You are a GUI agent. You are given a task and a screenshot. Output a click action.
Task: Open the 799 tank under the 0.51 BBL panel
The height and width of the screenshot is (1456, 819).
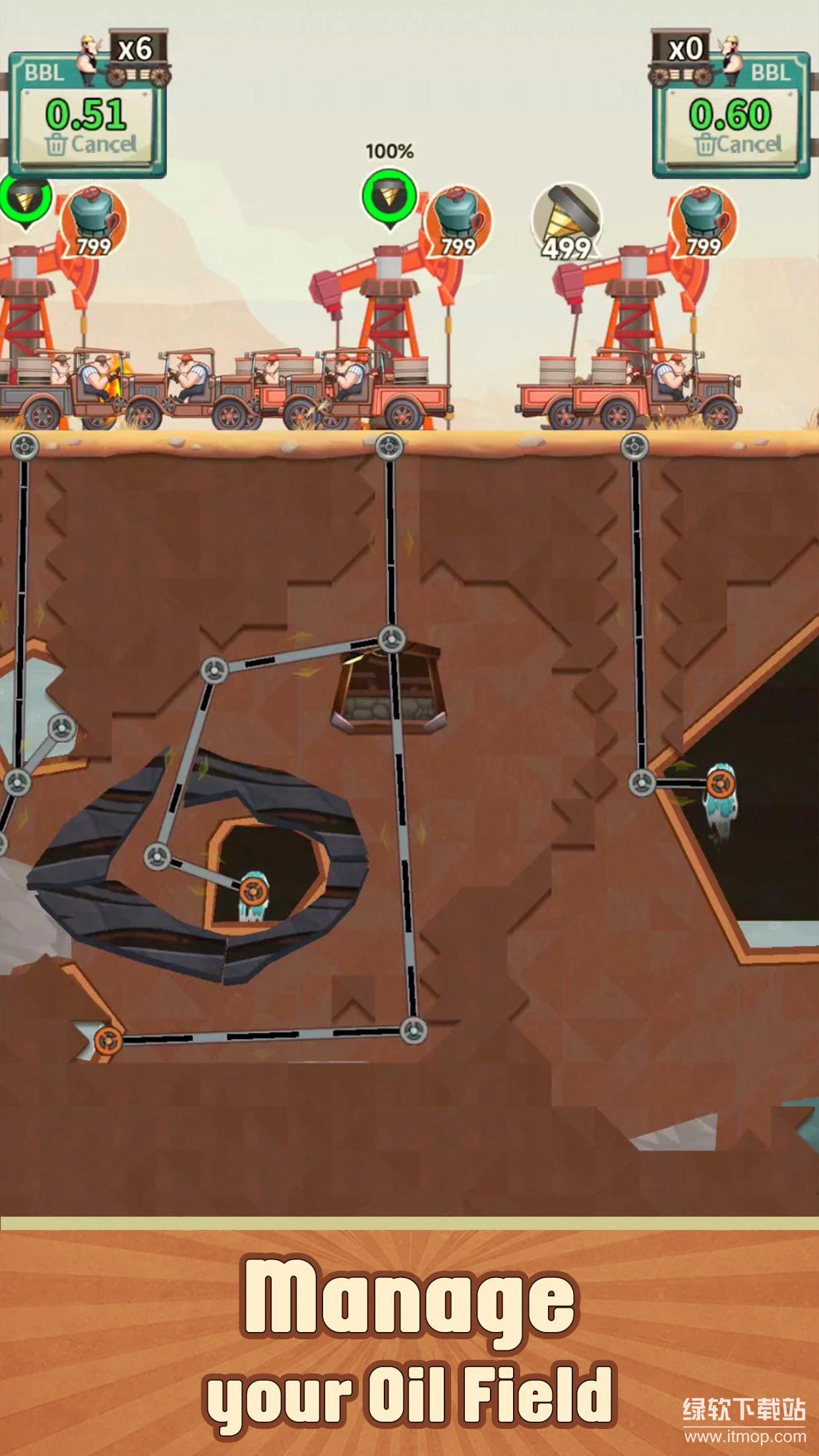(94, 221)
